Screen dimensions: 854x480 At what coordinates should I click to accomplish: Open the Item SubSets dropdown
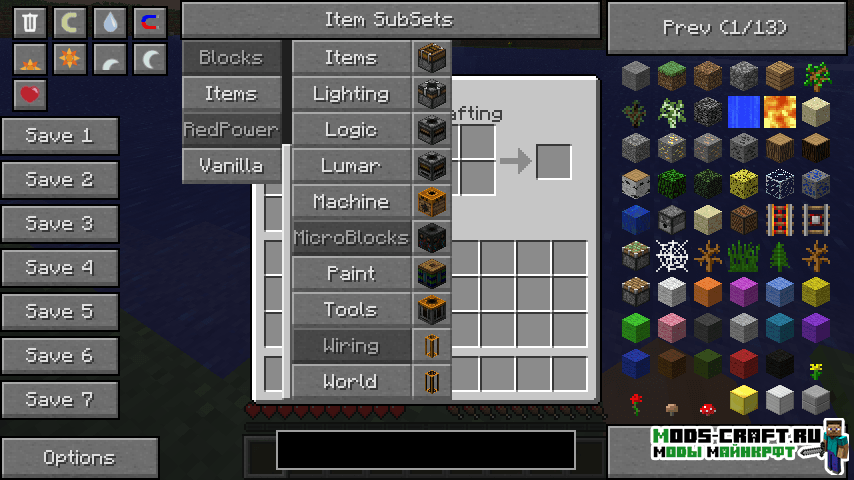point(390,20)
